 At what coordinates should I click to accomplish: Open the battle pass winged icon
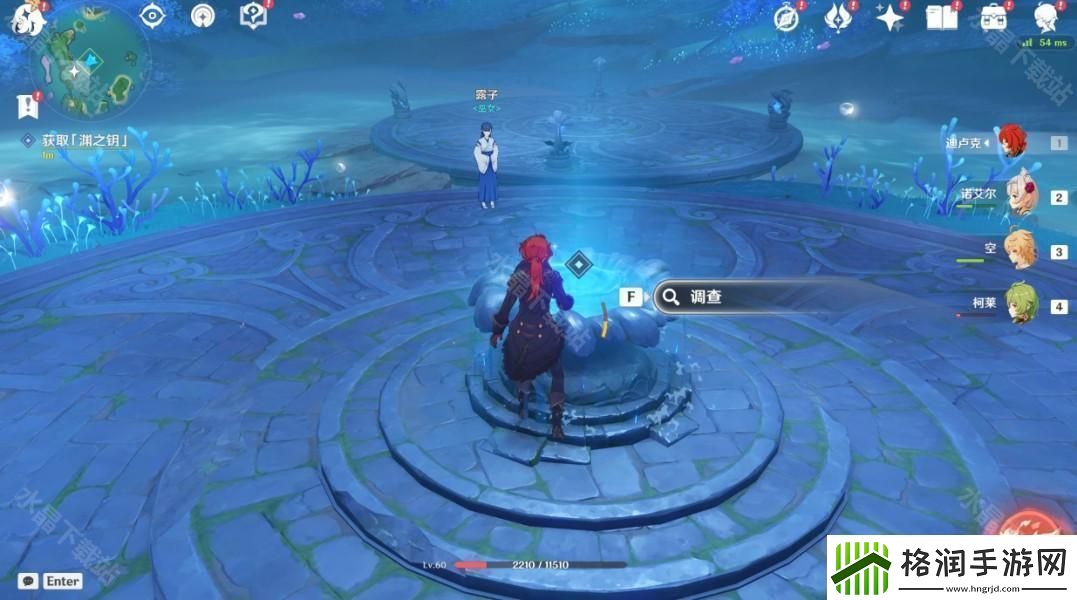pos(839,16)
